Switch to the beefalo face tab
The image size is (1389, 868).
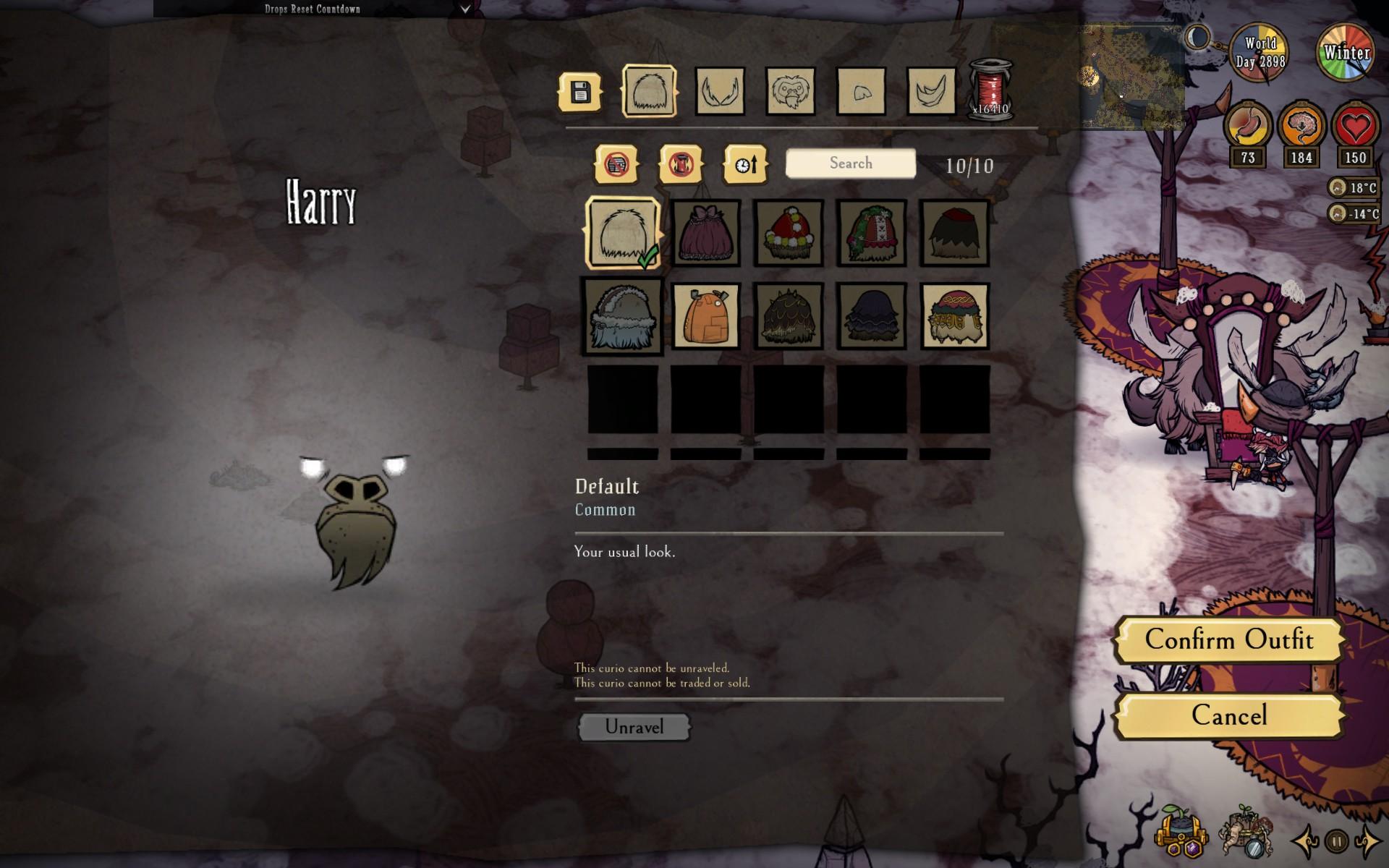click(x=790, y=92)
